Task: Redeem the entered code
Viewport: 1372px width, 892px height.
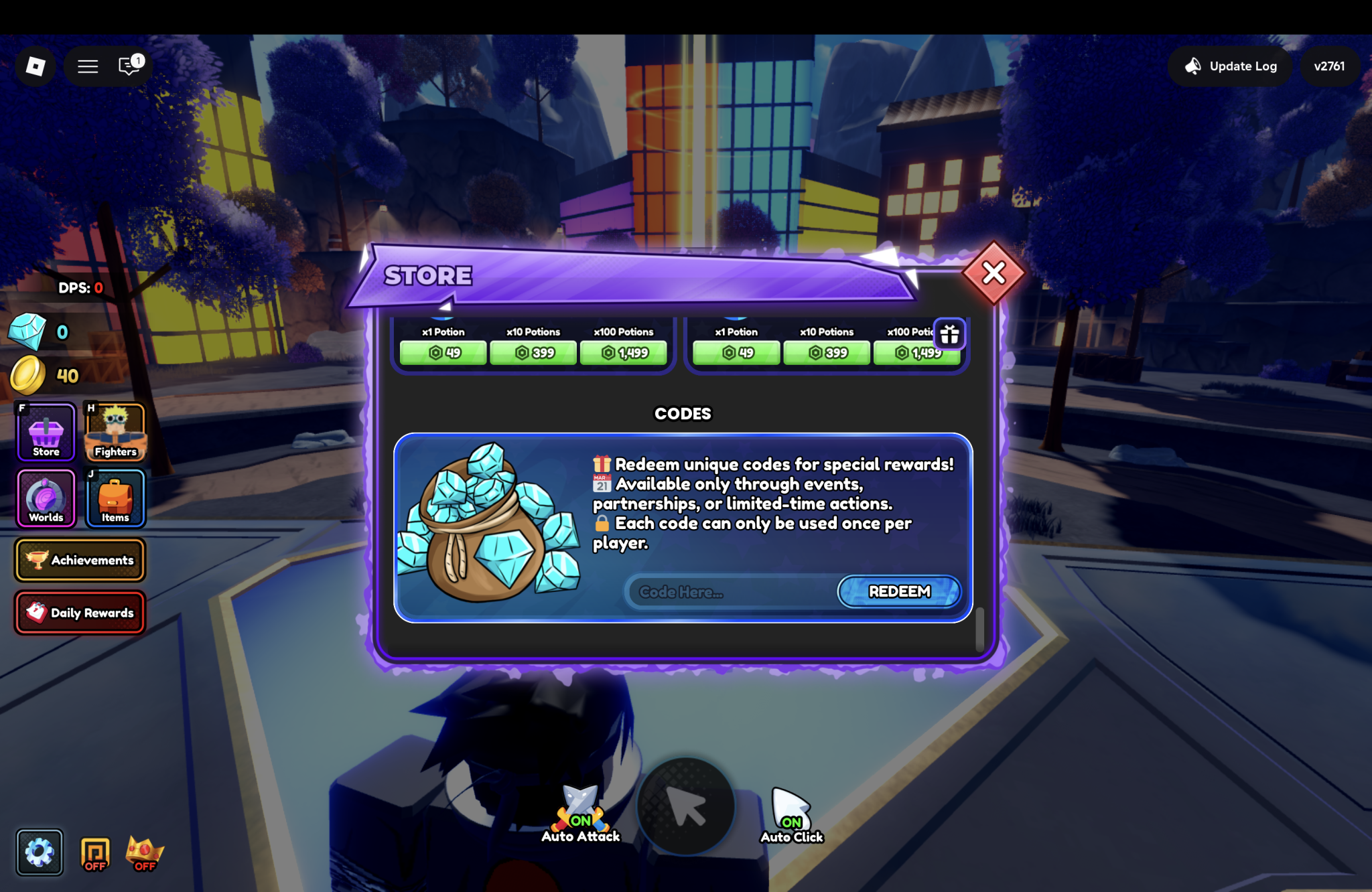Action: click(x=899, y=592)
